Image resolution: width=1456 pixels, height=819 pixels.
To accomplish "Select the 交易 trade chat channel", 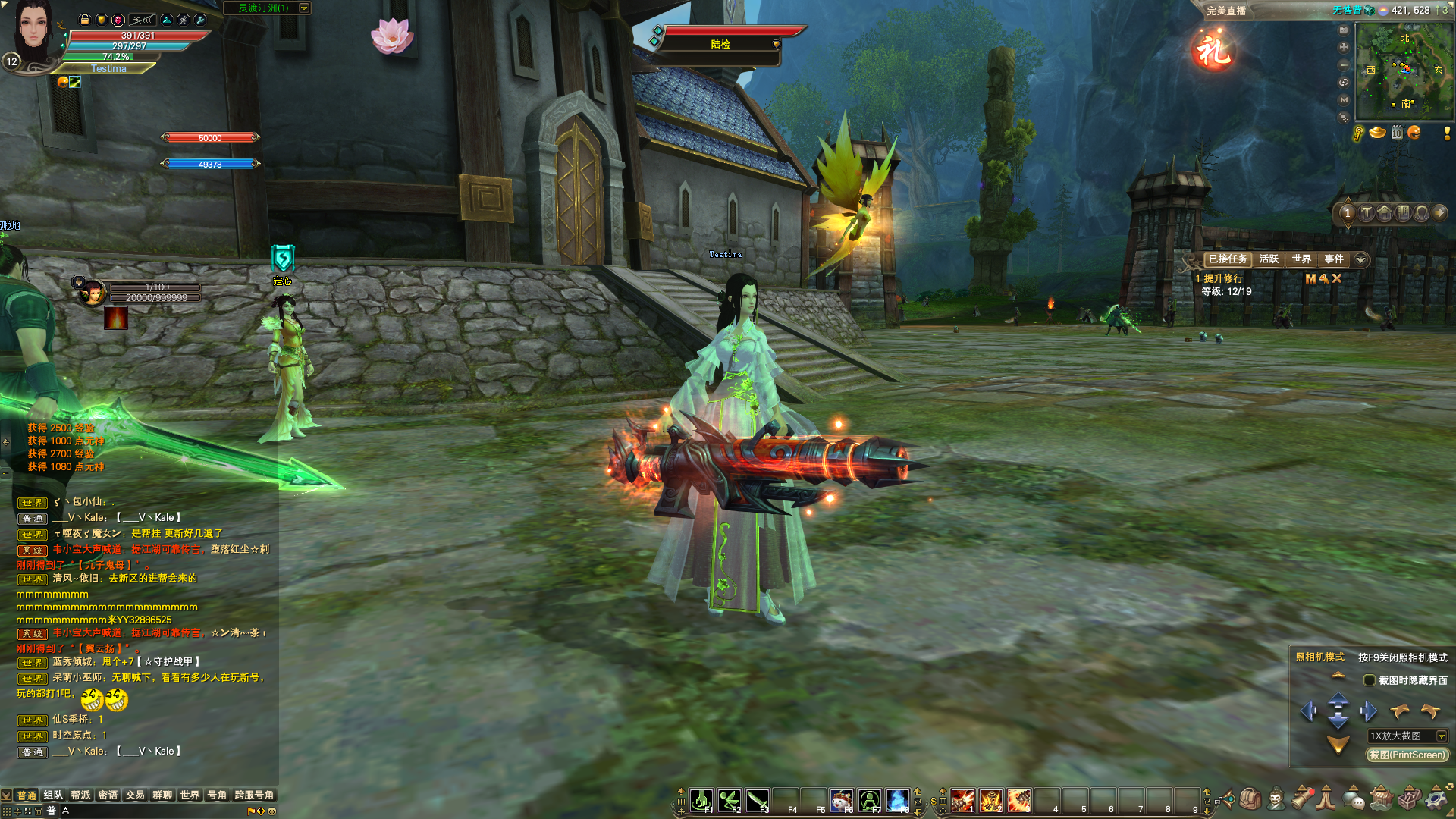I will [x=135, y=795].
